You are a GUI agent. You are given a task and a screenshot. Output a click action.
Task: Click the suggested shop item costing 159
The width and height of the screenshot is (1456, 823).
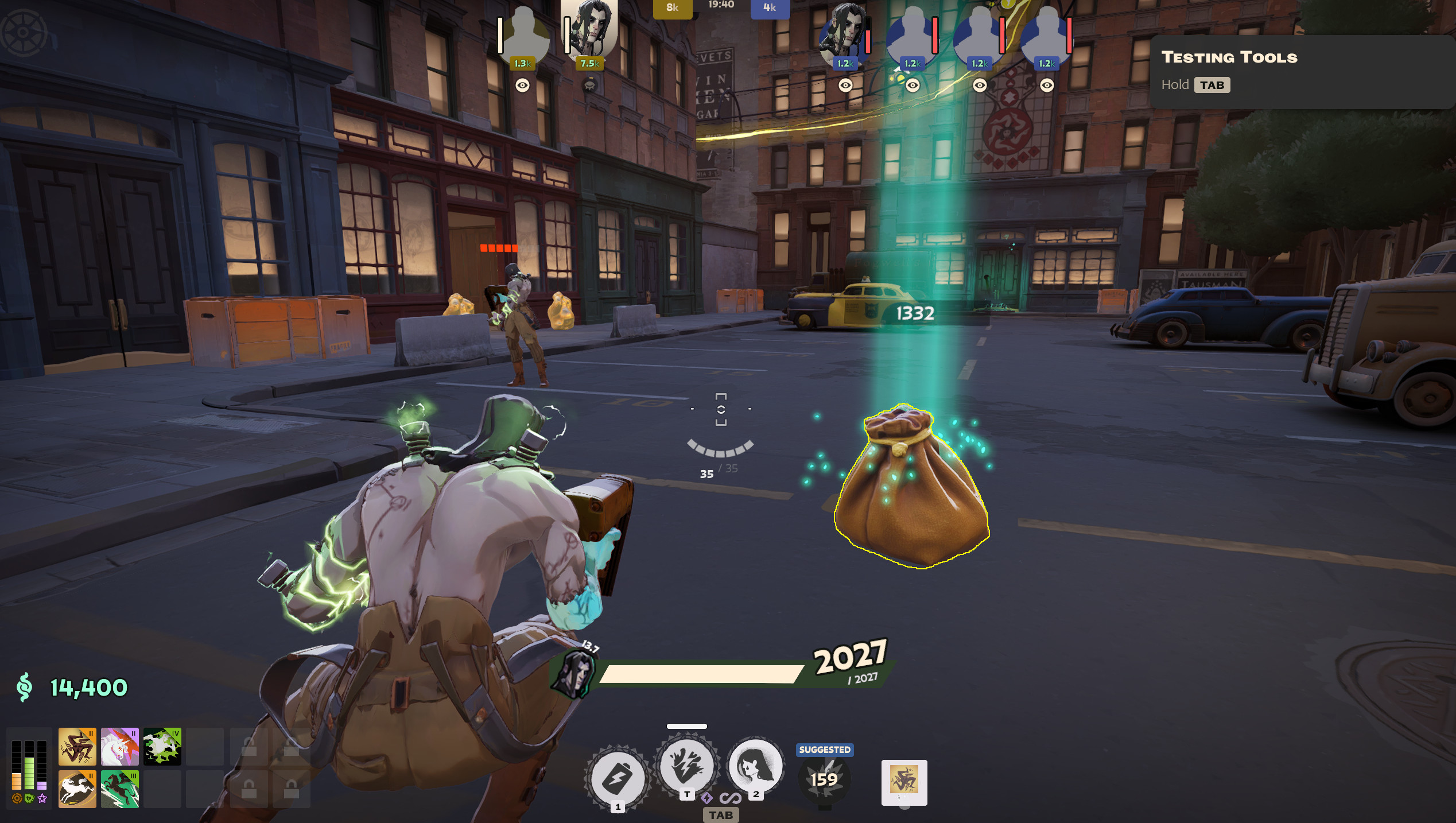824,779
